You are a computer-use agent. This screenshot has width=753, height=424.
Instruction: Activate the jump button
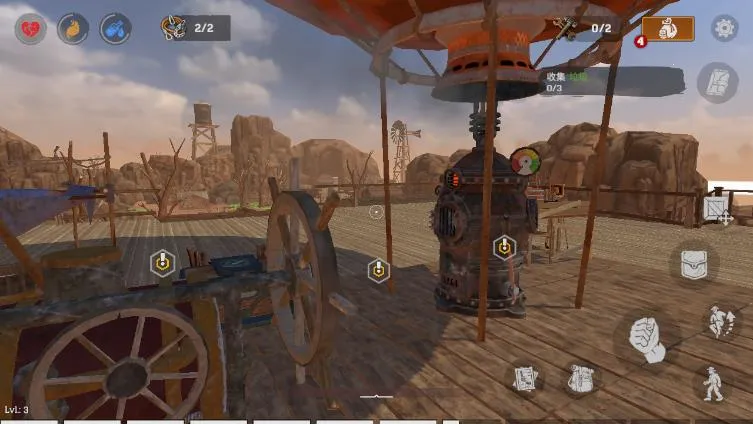(717, 322)
